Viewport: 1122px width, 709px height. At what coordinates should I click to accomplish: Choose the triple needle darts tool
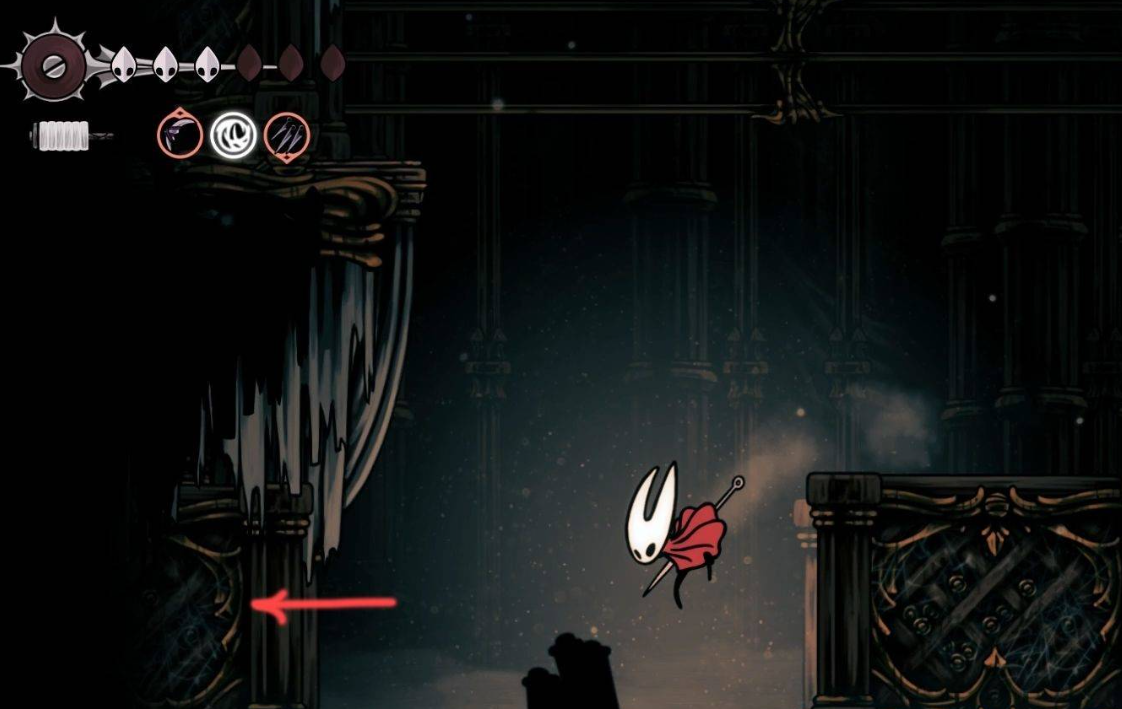coord(287,135)
